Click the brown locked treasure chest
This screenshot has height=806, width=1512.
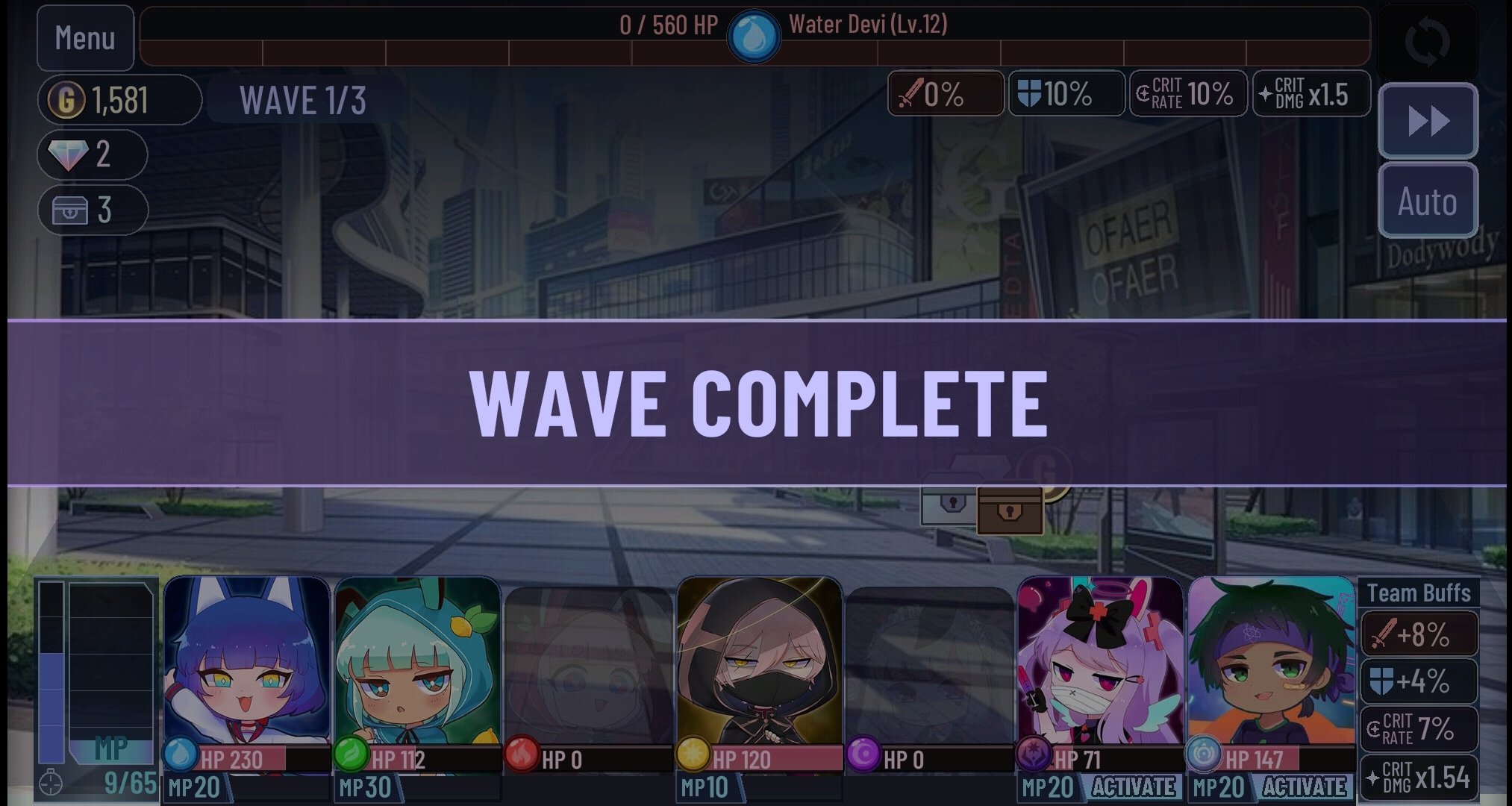(1011, 510)
